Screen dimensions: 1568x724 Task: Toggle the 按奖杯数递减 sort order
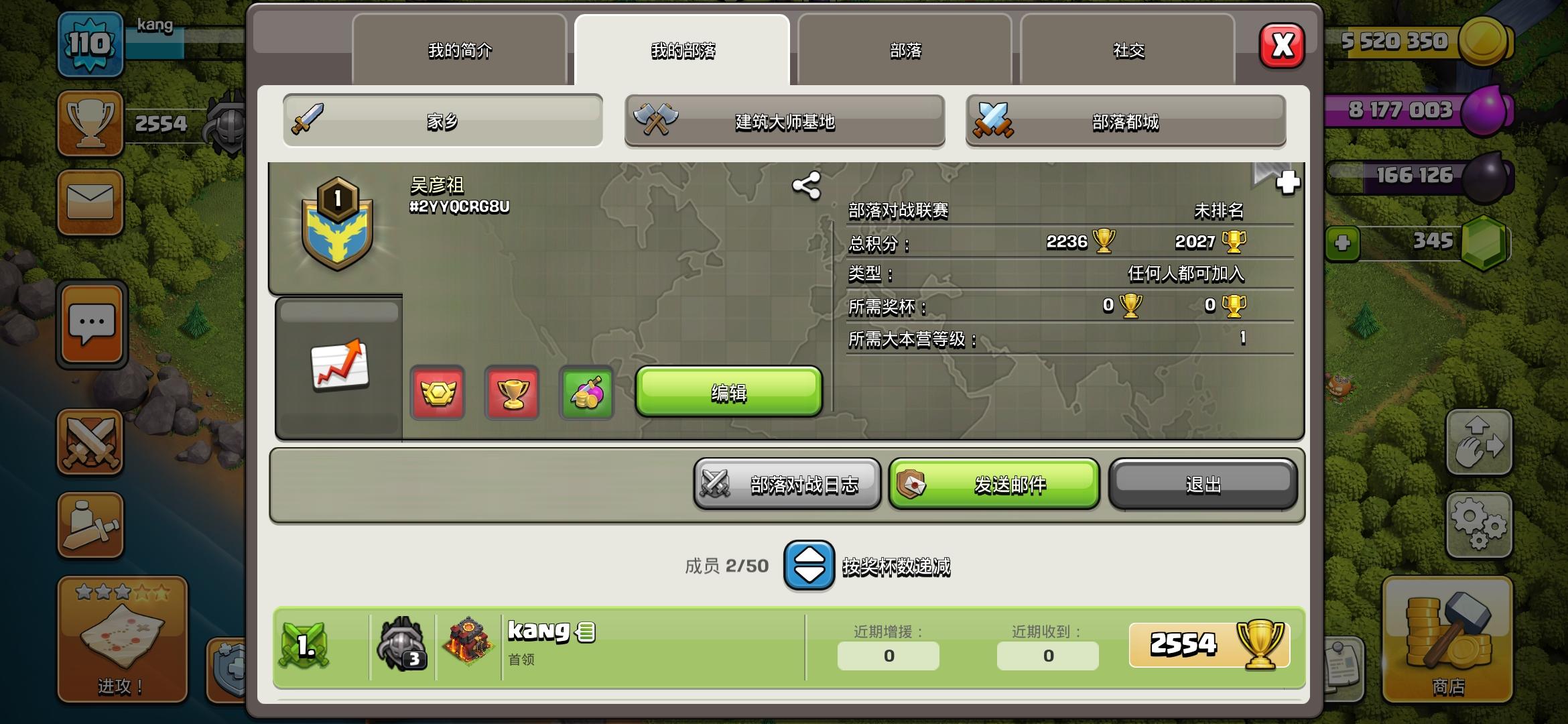(808, 566)
